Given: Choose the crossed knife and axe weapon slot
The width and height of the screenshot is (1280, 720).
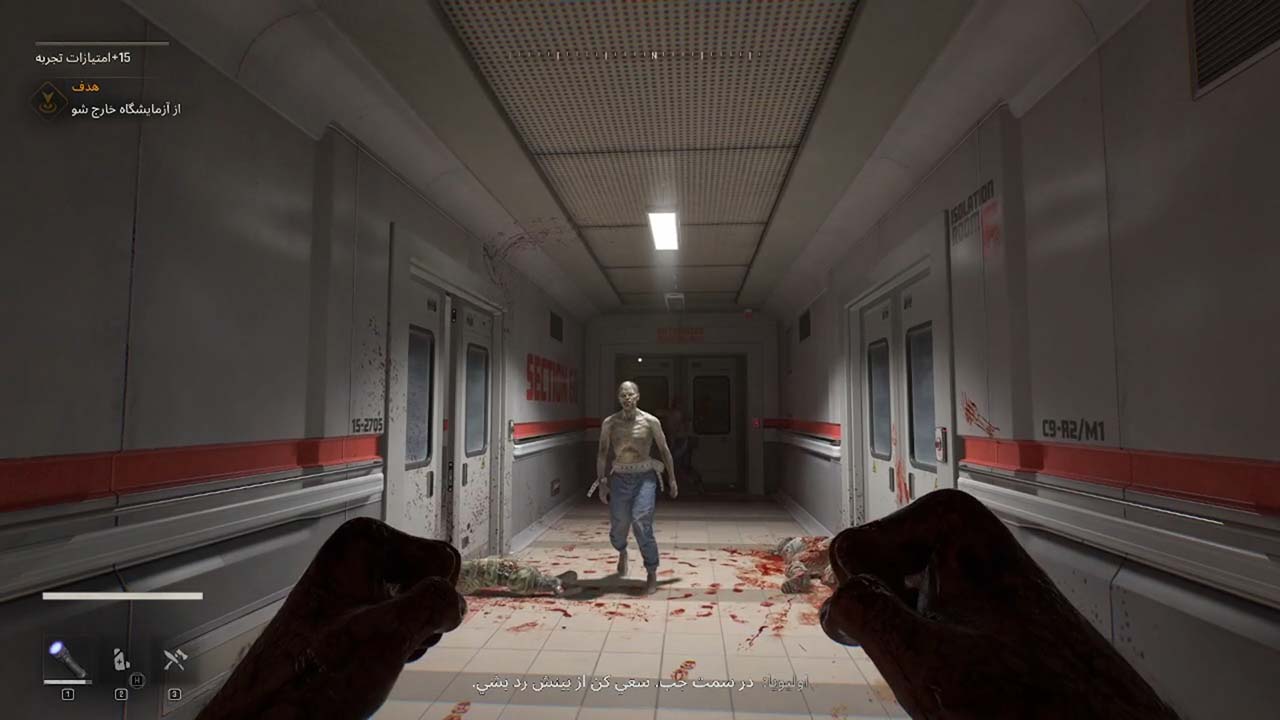Looking at the screenshot, I should [x=175, y=660].
